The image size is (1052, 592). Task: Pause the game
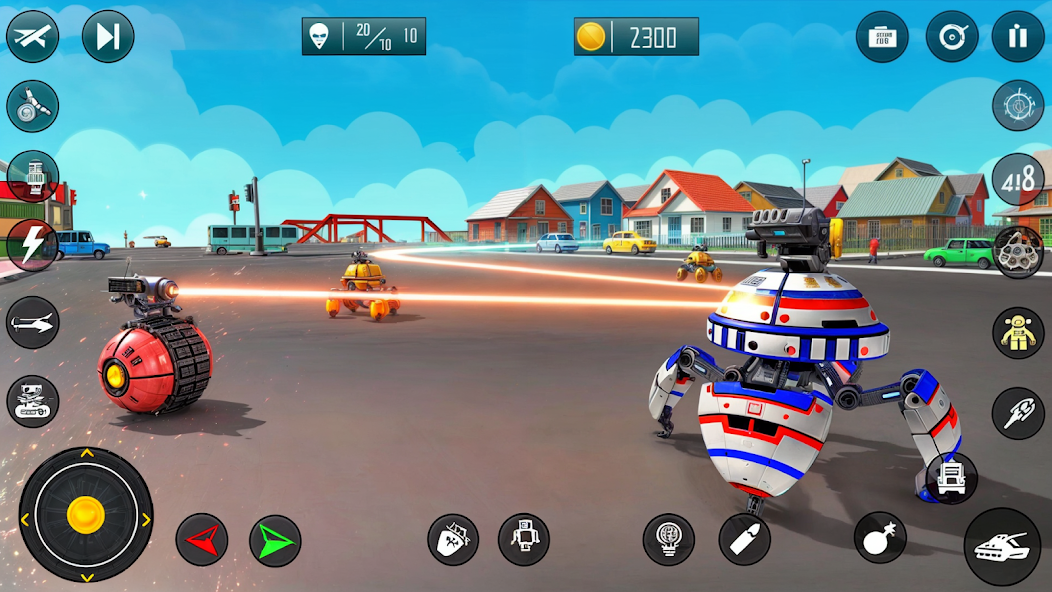[1018, 37]
